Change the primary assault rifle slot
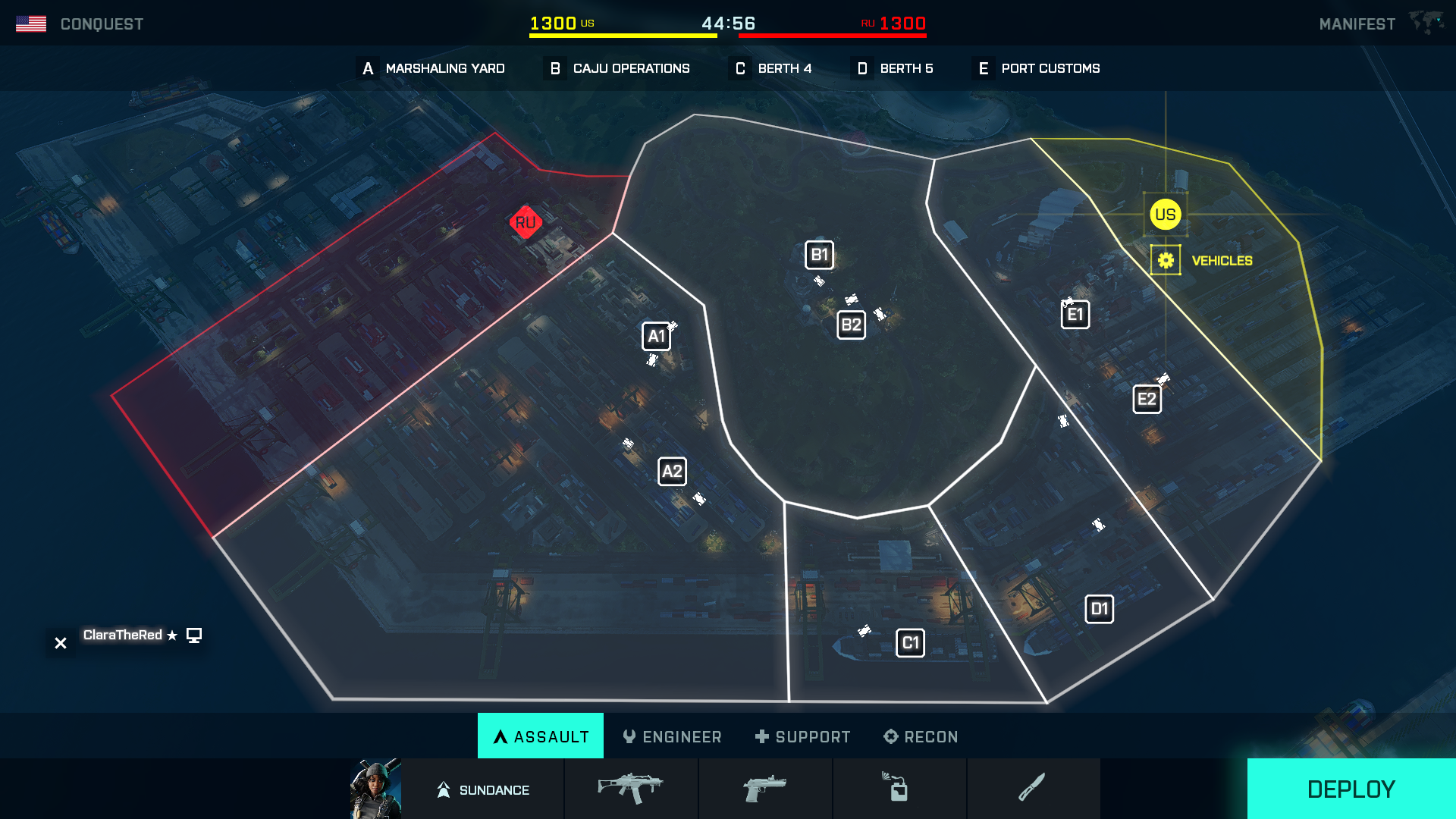The image size is (1456, 819). [x=631, y=789]
